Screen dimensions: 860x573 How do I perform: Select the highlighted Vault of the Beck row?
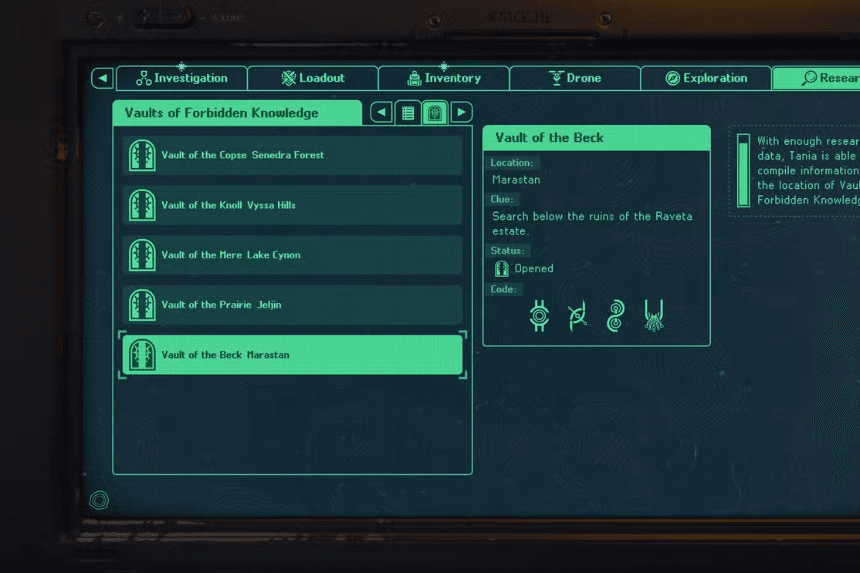[x=292, y=355]
